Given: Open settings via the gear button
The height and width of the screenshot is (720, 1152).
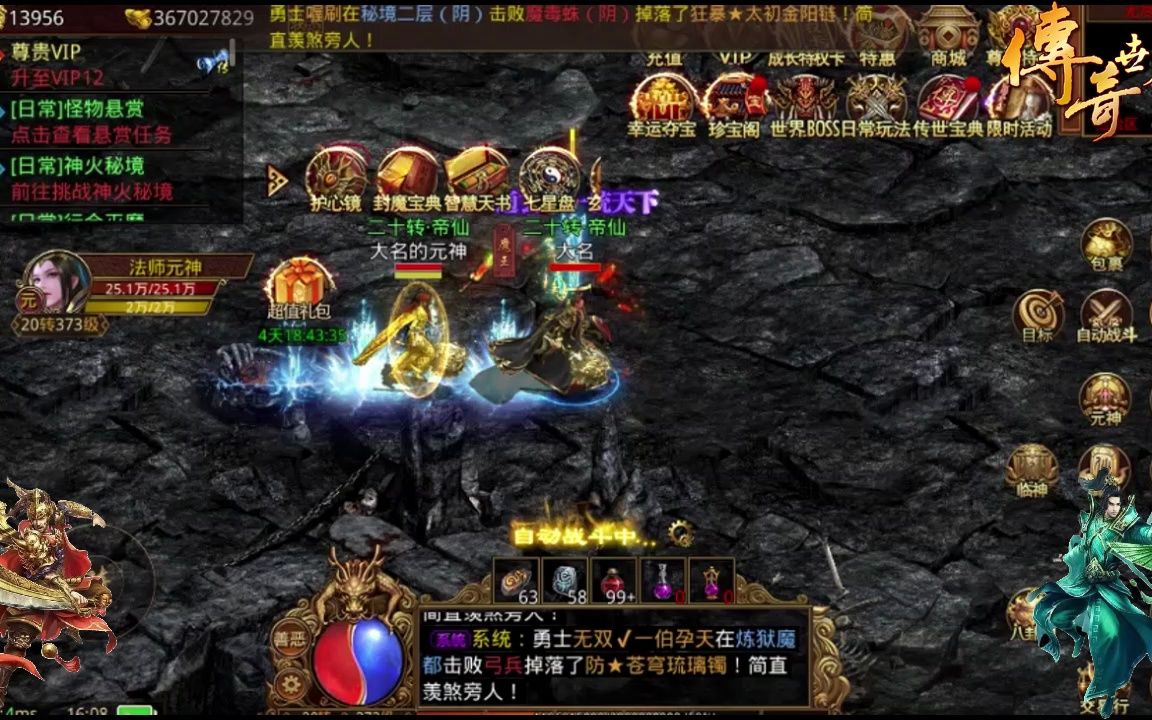Looking at the screenshot, I should [x=290, y=685].
